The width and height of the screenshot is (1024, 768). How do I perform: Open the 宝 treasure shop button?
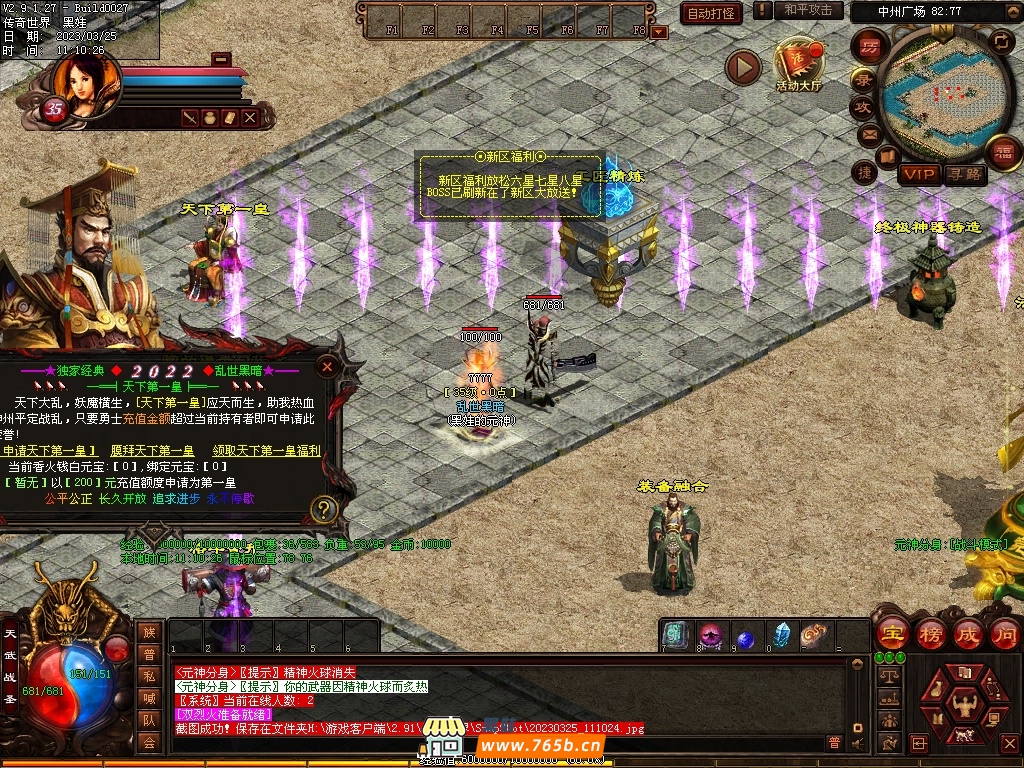(891, 632)
